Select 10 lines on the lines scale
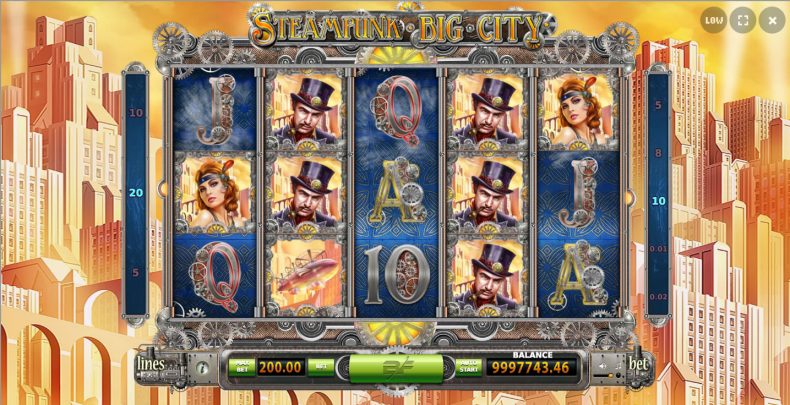790x405 pixels. tap(136, 113)
